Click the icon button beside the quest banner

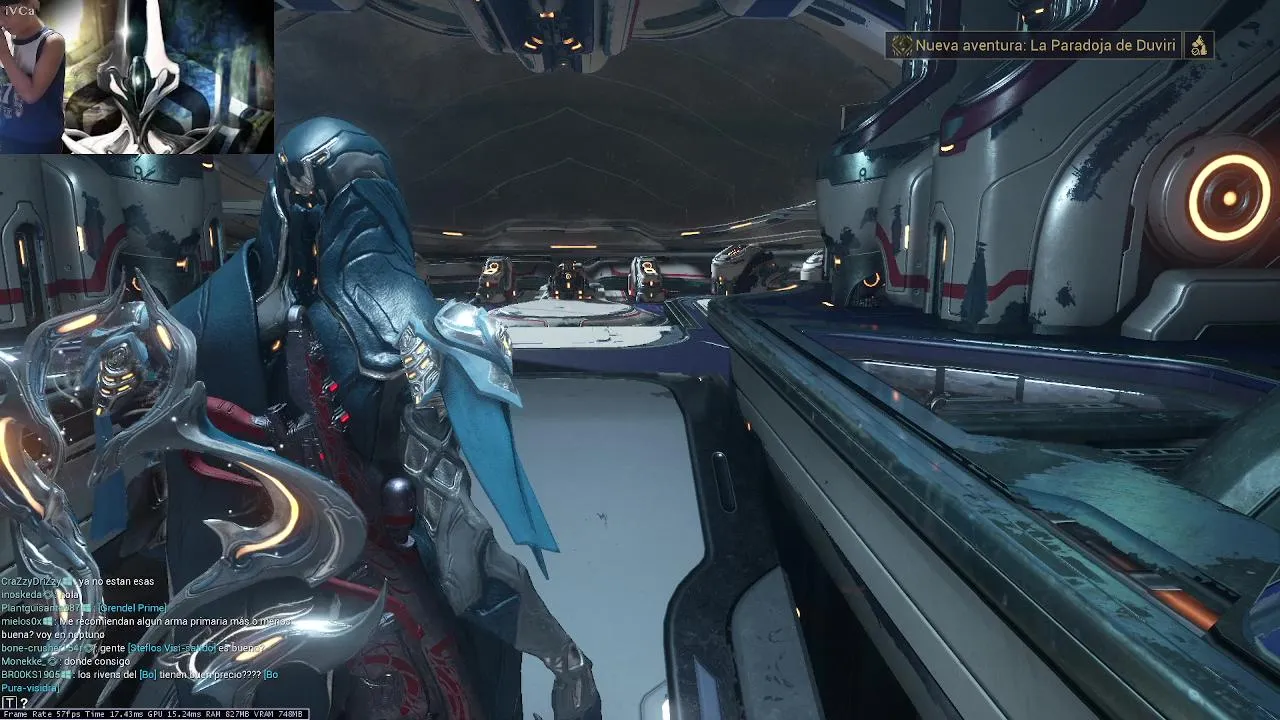(x=1199, y=45)
